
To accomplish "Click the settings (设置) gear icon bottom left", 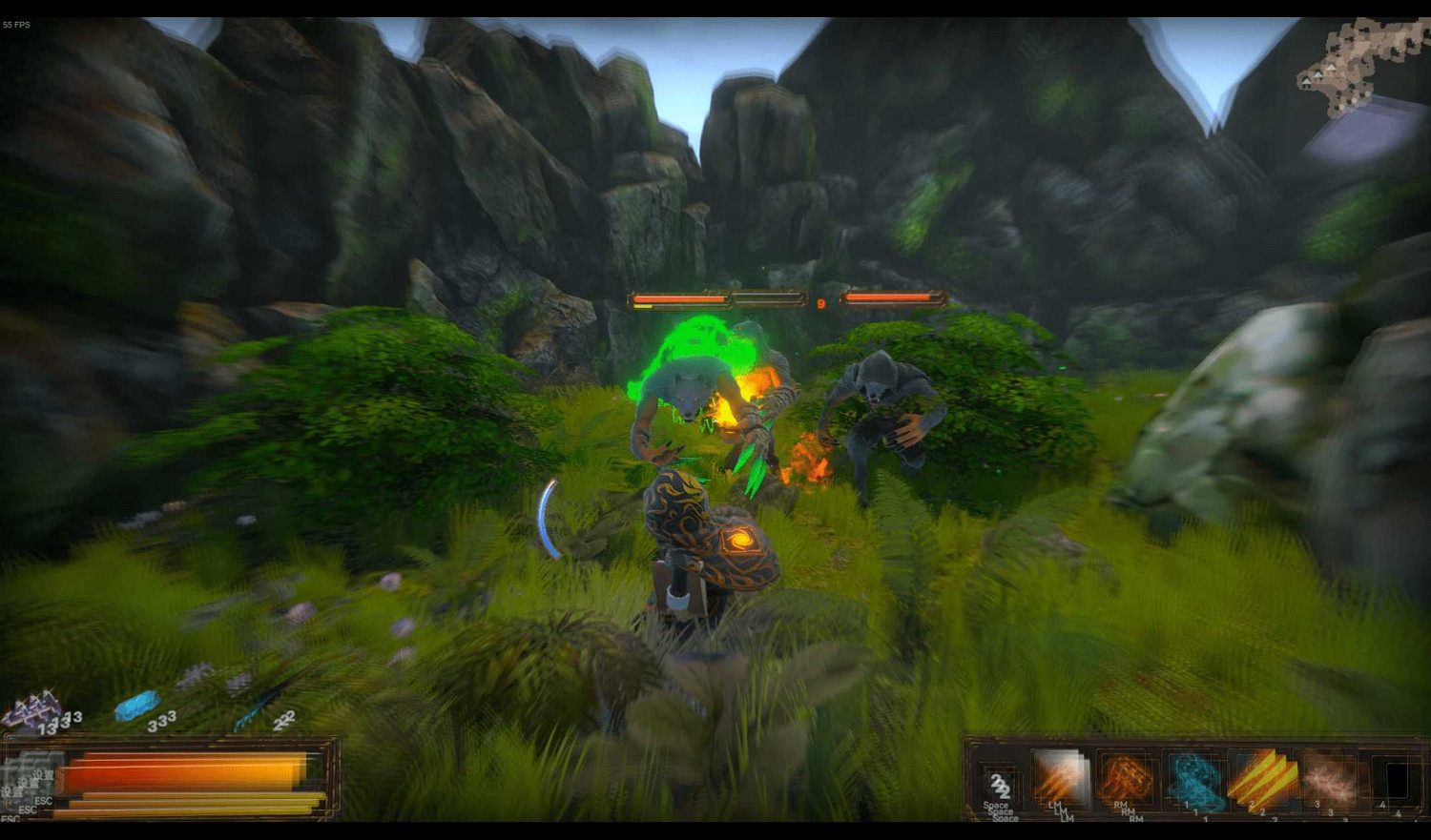I will [x=24, y=784].
